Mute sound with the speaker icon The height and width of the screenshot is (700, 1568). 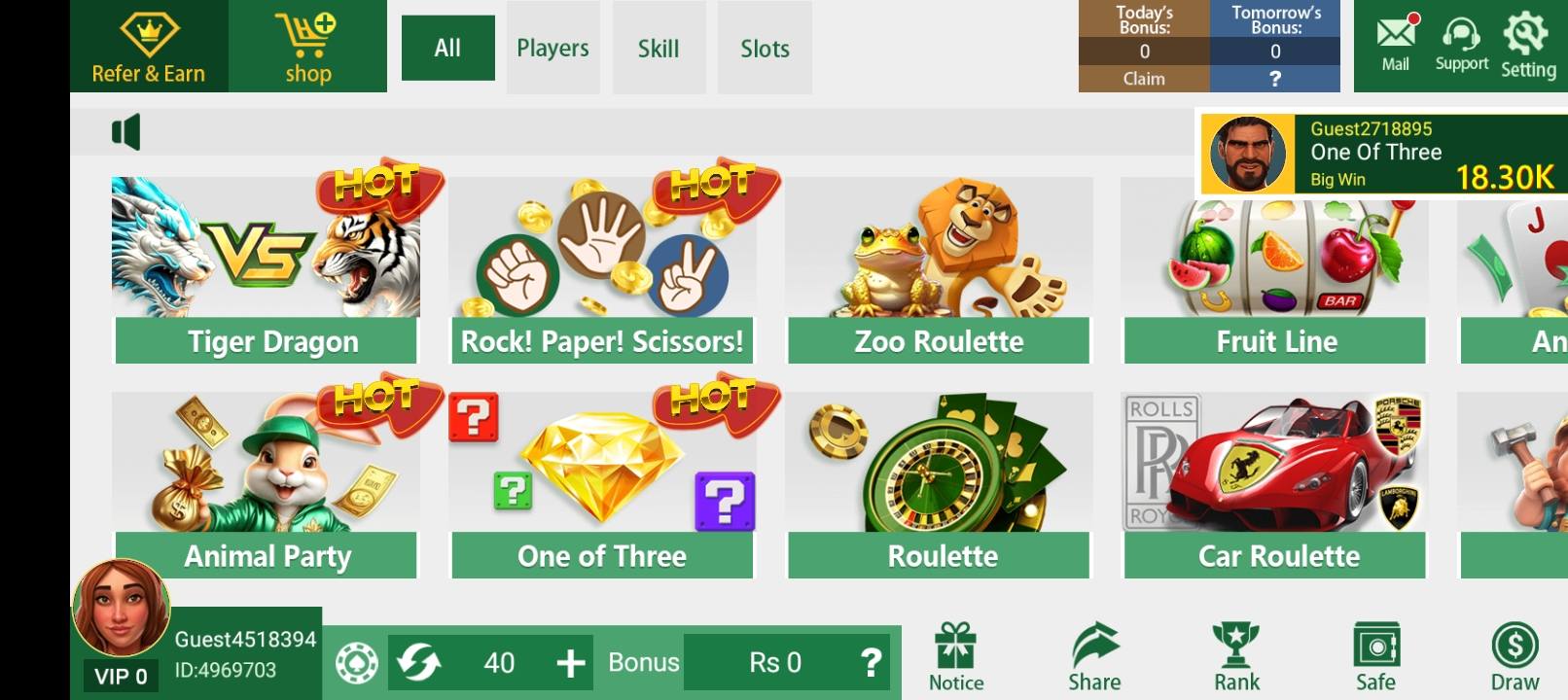click(127, 131)
